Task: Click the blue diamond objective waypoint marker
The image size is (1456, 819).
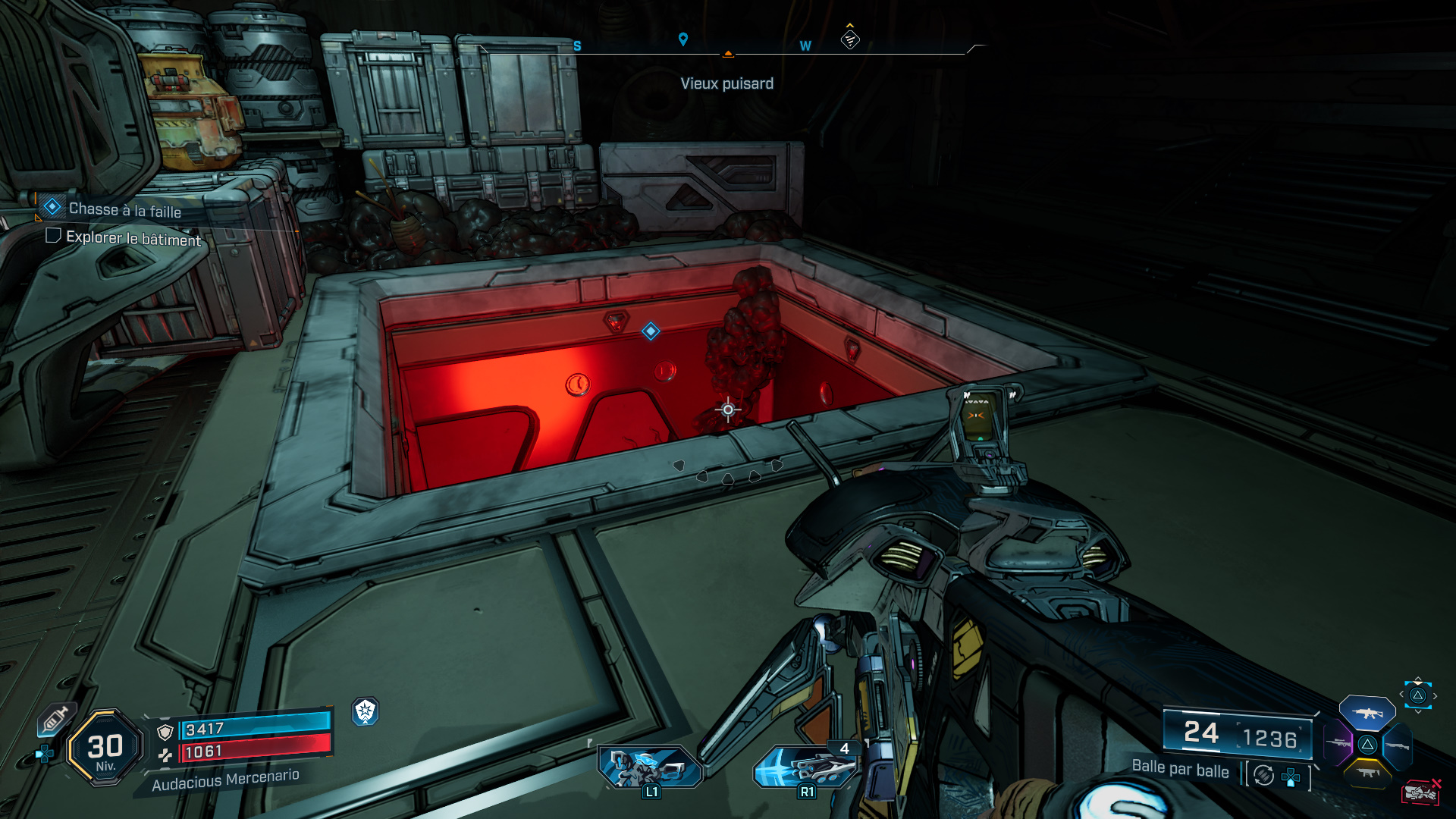Action: [x=651, y=331]
